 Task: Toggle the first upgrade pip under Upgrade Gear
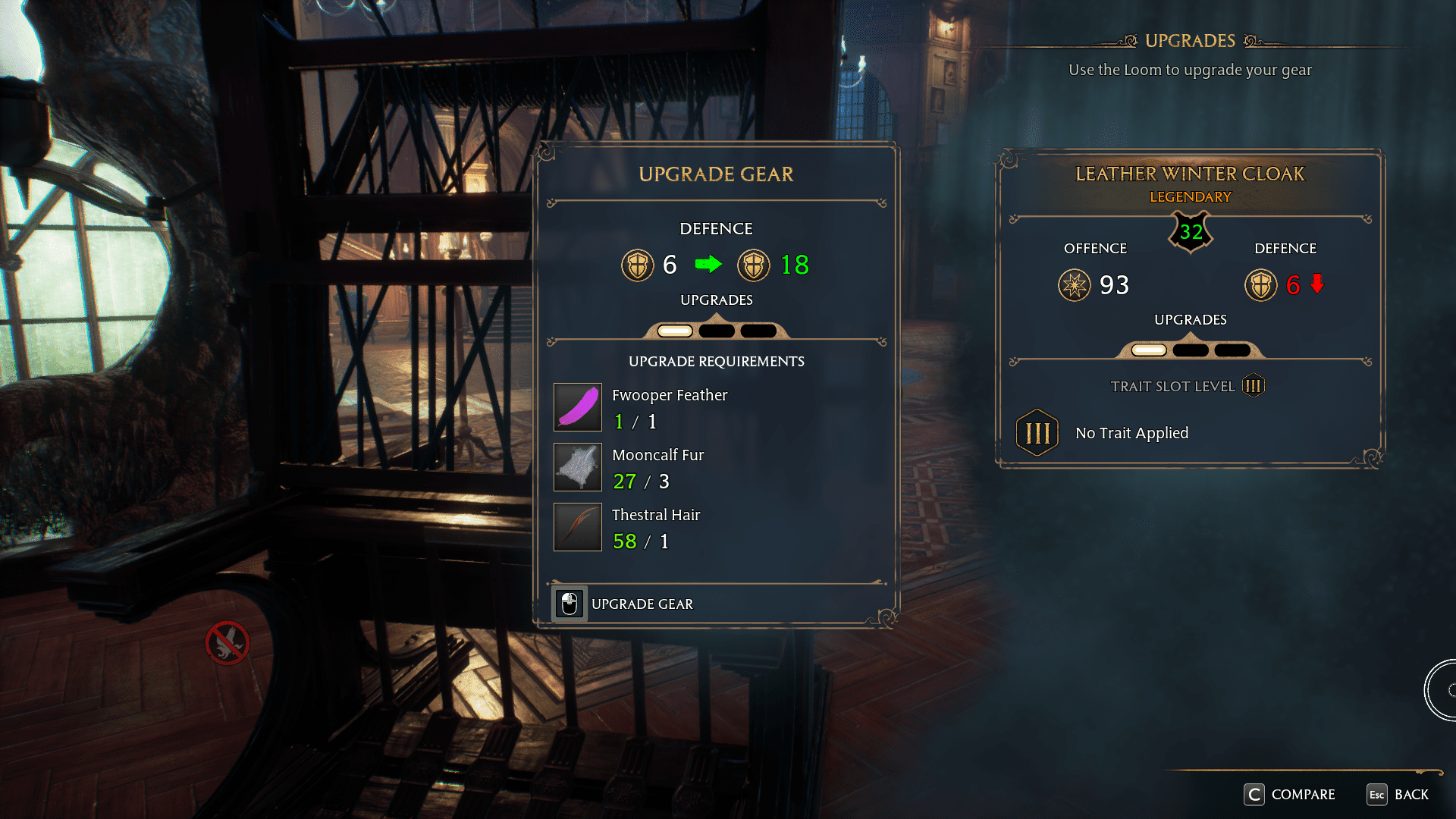673,330
